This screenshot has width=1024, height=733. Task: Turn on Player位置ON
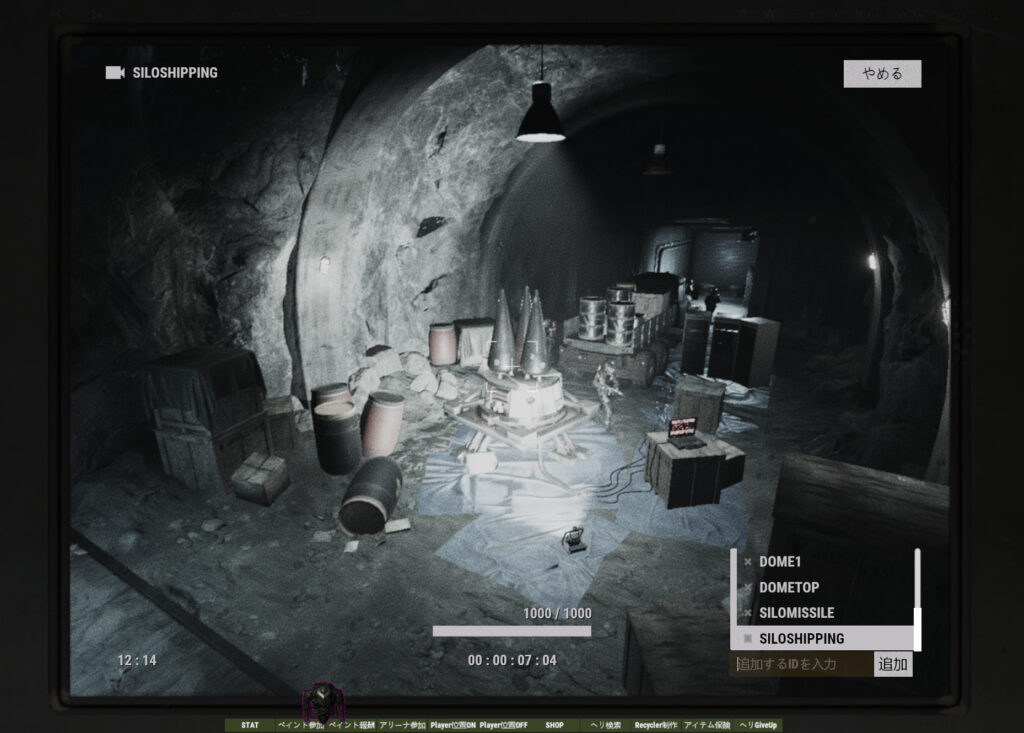[x=453, y=725]
